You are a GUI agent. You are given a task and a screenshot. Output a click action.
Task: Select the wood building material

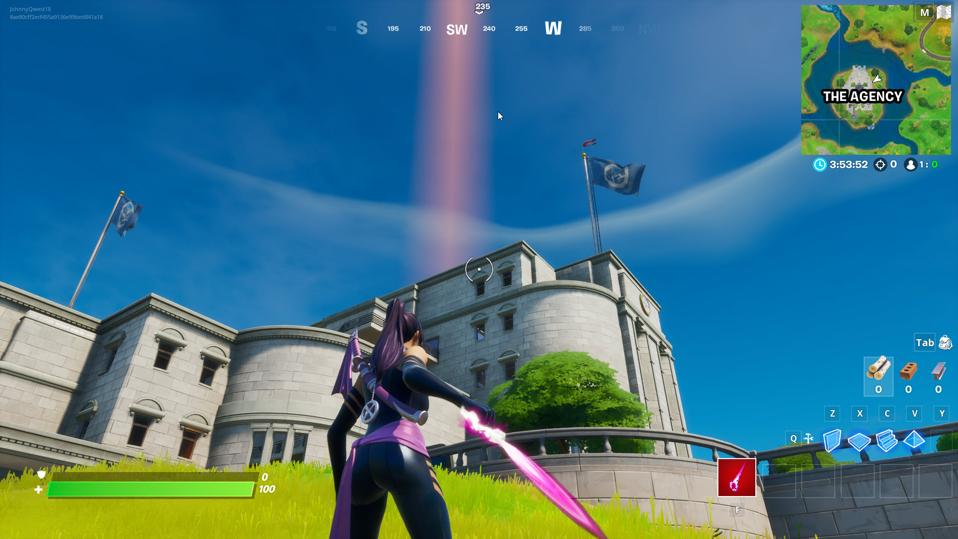pyautogui.click(x=878, y=371)
